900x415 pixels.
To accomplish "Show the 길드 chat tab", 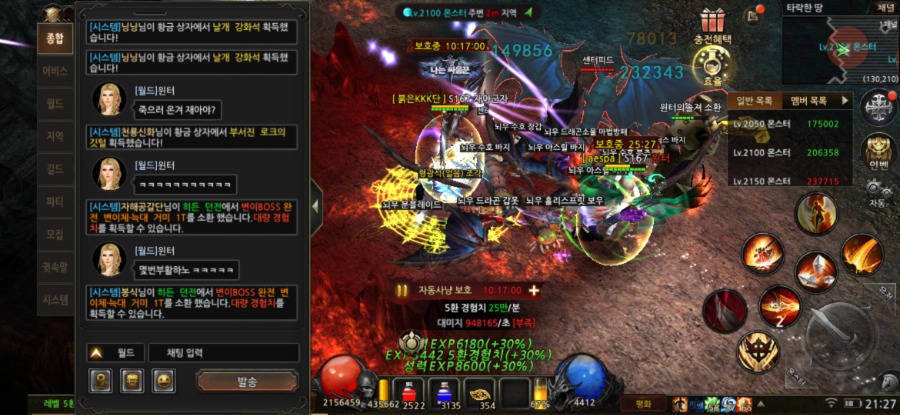I will [x=54, y=169].
